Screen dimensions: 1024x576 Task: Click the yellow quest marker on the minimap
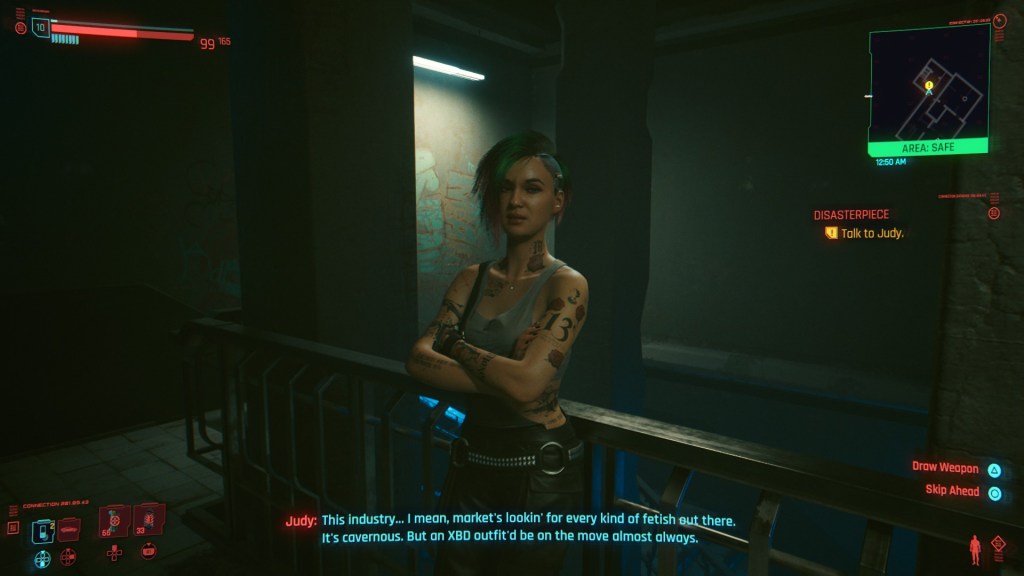tap(929, 86)
